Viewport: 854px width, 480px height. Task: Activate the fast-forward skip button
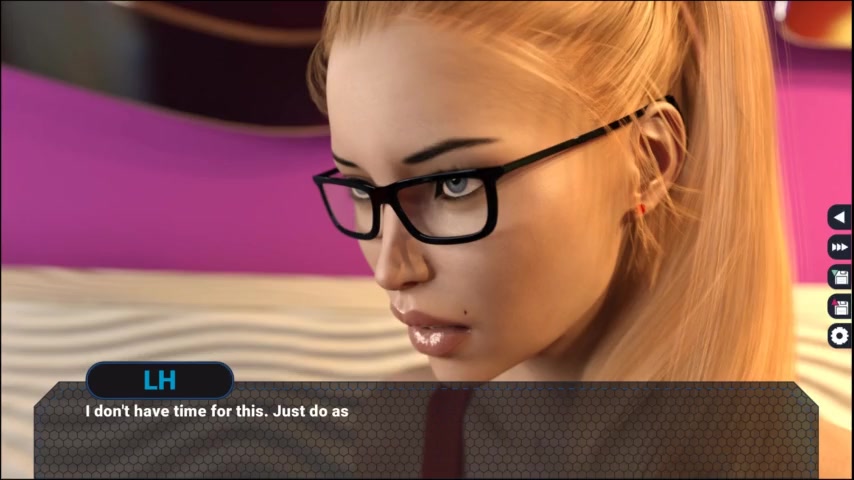[840, 247]
